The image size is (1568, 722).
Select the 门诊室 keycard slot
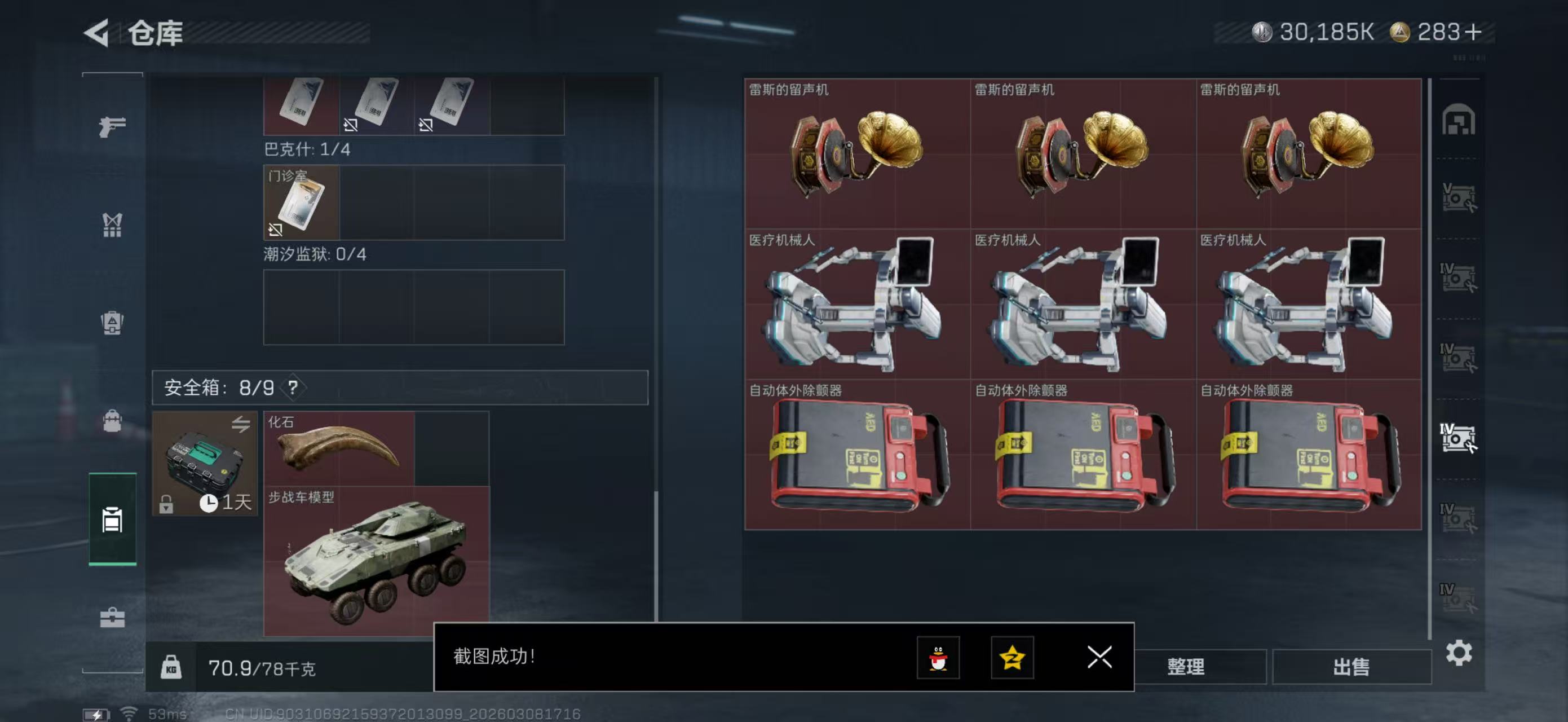coord(301,202)
